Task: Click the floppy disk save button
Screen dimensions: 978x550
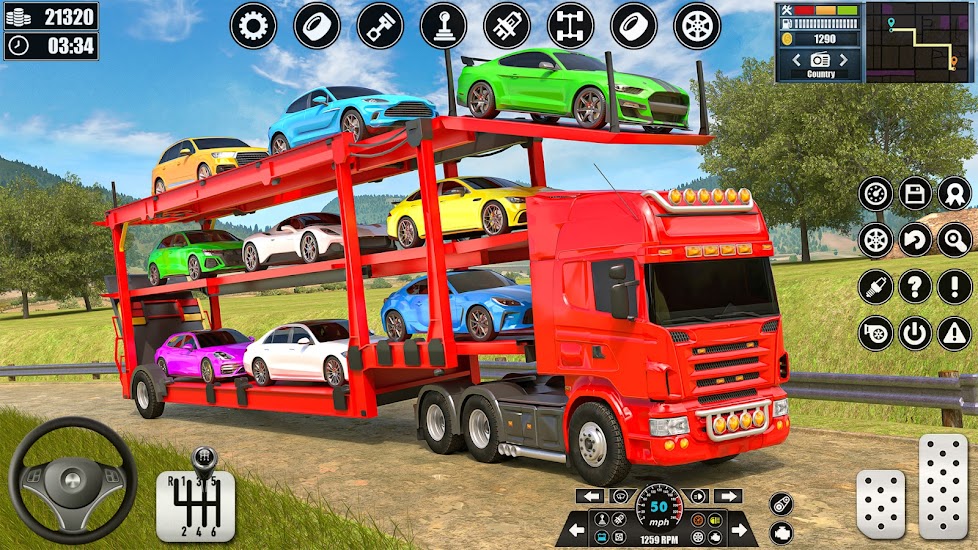Action: click(x=915, y=194)
